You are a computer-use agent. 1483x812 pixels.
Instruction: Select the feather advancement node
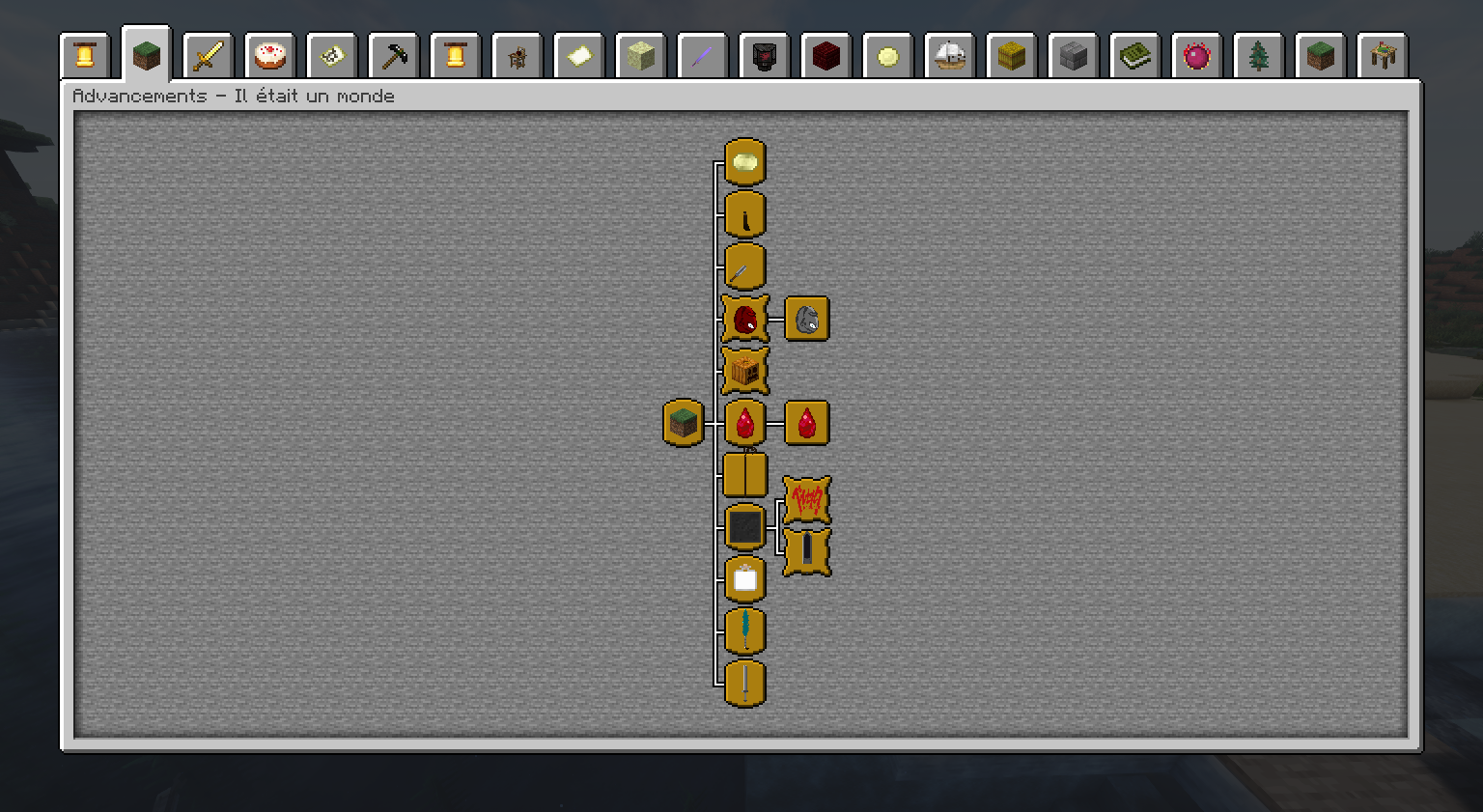[743, 631]
